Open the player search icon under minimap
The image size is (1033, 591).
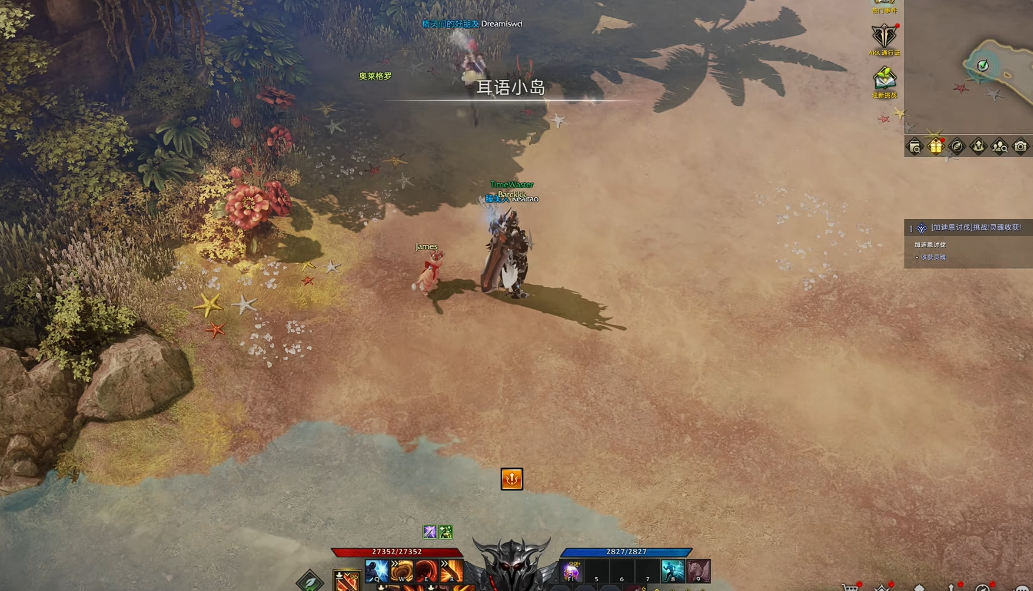click(x=999, y=146)
